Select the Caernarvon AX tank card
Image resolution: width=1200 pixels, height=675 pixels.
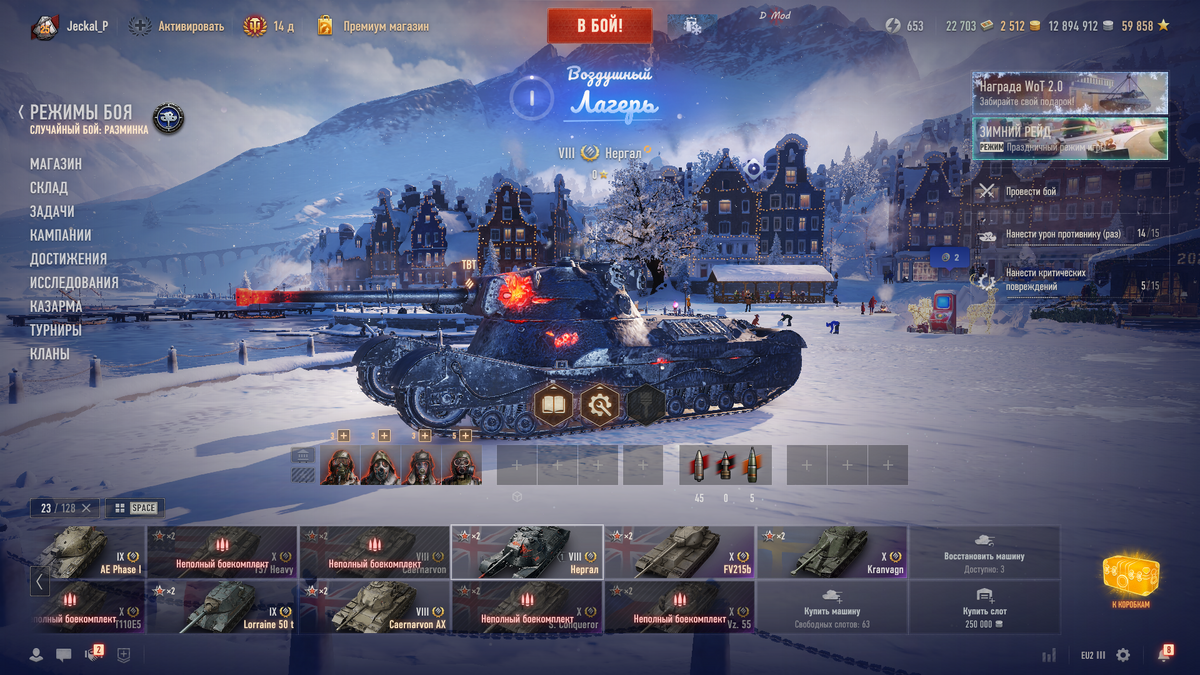374,607
